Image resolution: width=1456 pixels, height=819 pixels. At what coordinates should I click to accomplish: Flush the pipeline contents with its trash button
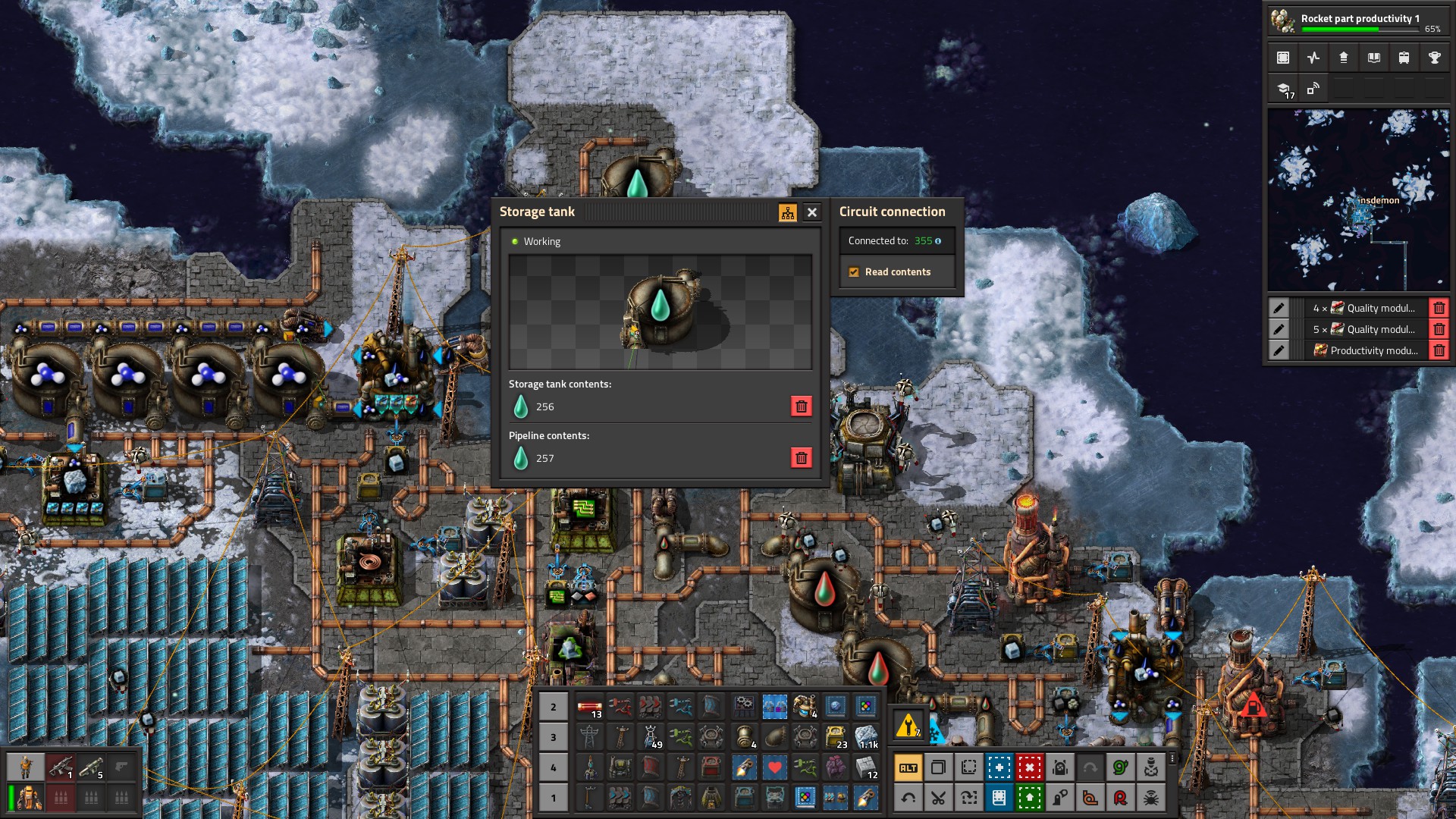point(801,458)
